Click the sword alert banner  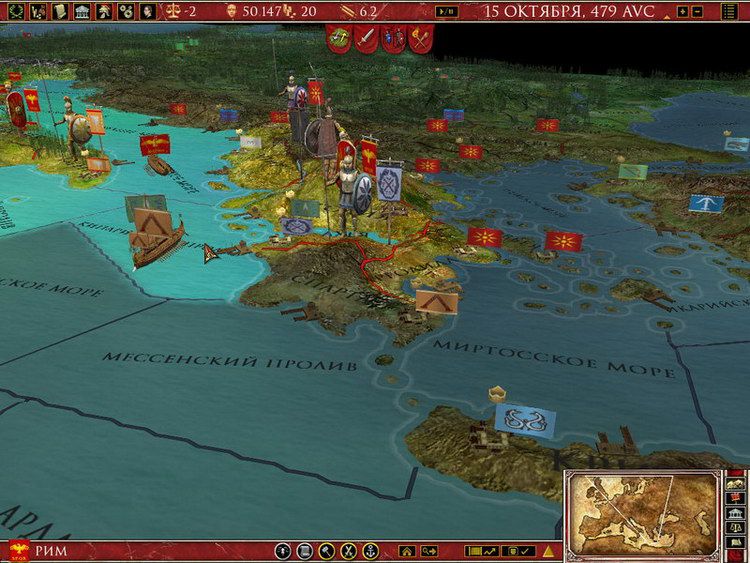365,38
